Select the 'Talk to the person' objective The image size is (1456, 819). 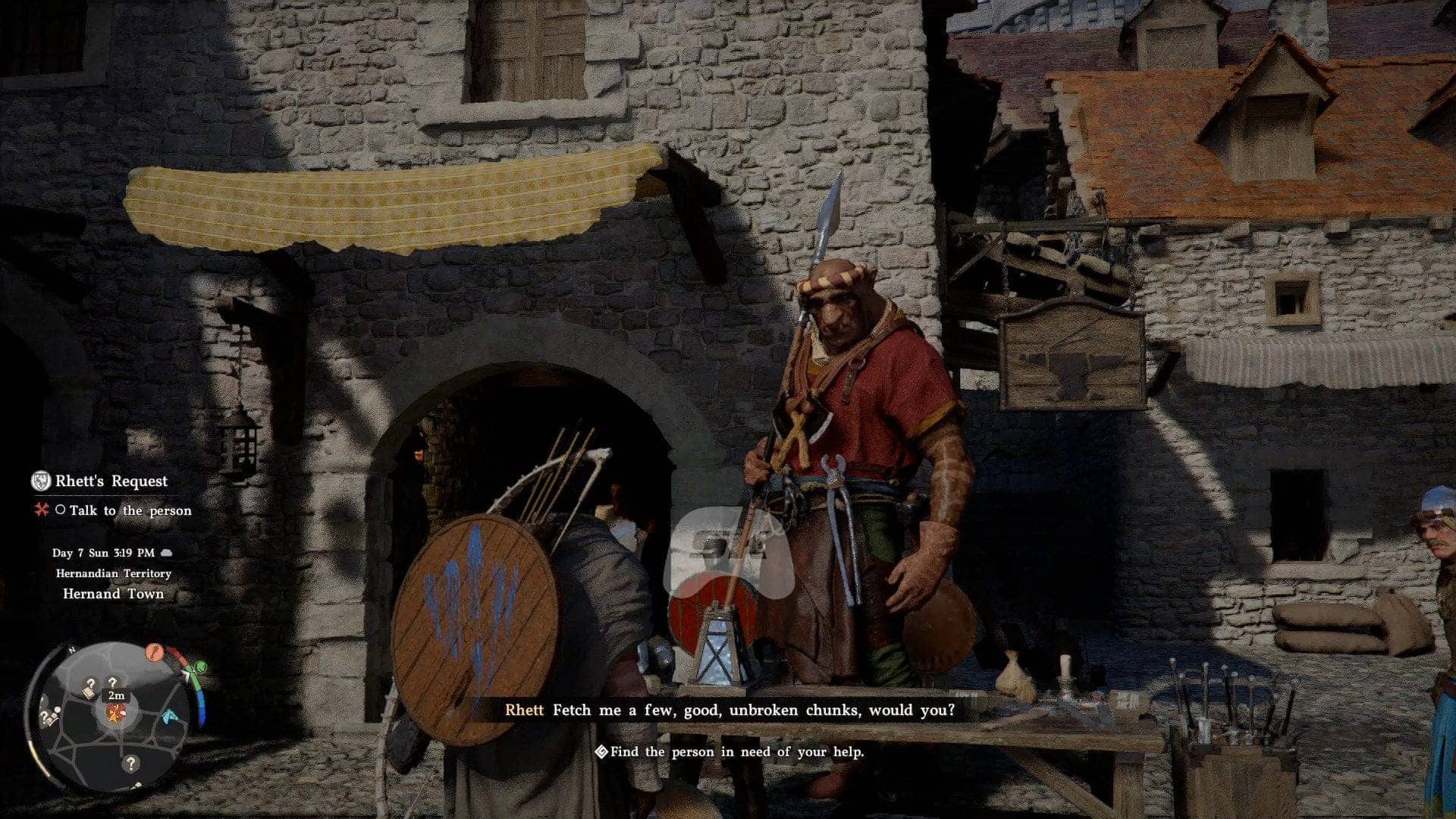point(130,510)
